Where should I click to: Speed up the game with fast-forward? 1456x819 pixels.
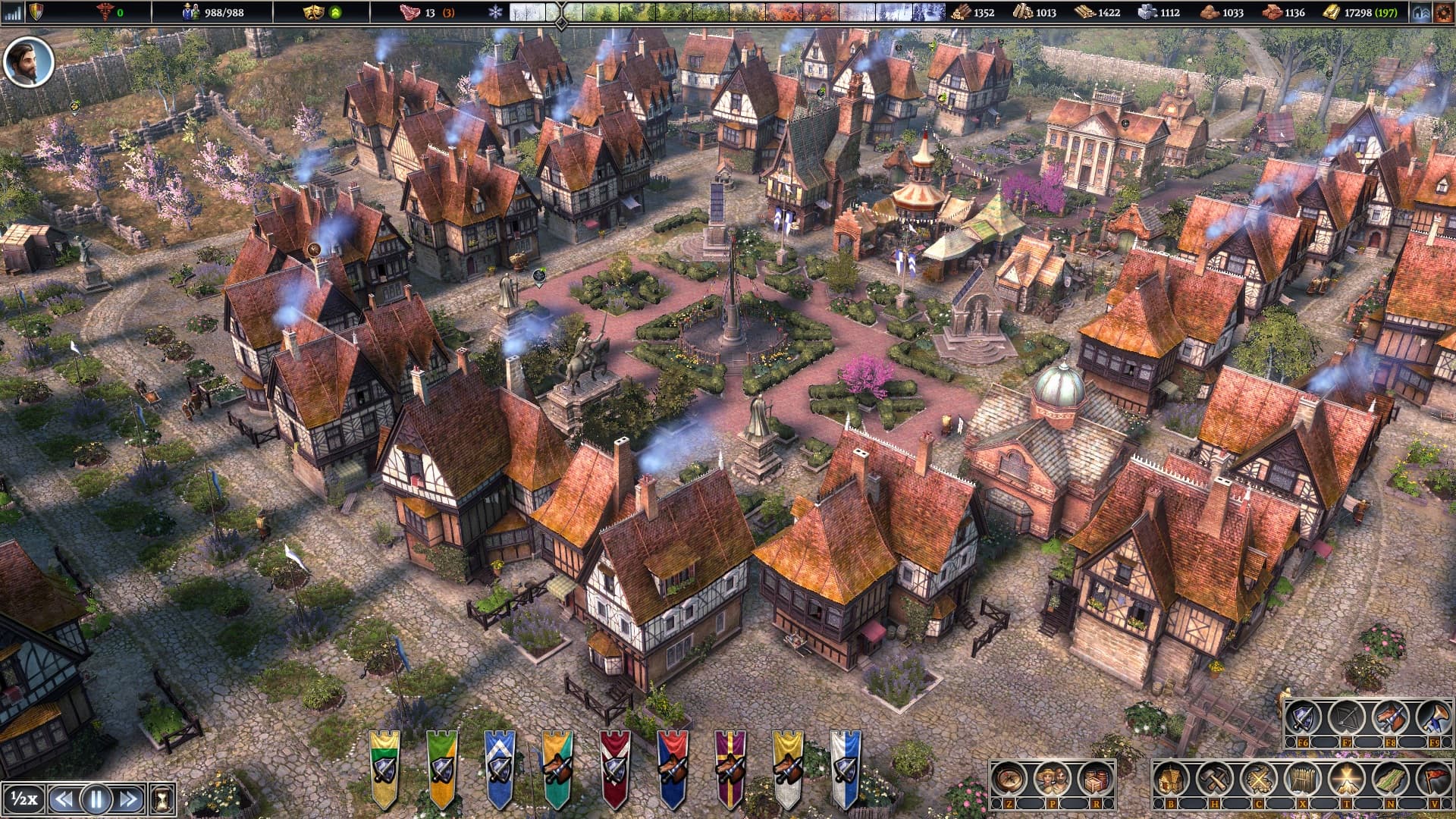(x=129, y=799)
